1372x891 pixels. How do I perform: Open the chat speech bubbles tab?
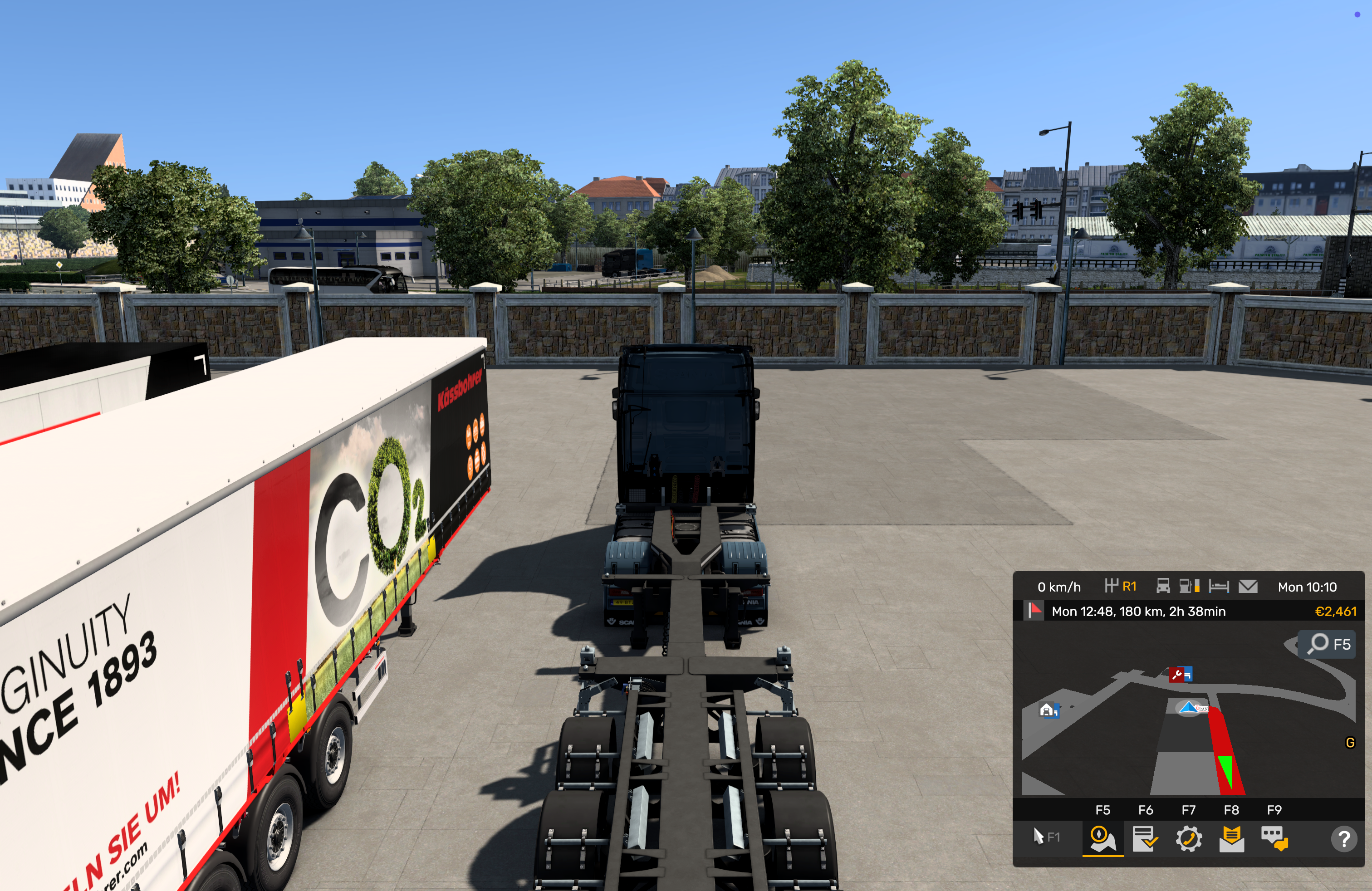(x=1274, y=838)
